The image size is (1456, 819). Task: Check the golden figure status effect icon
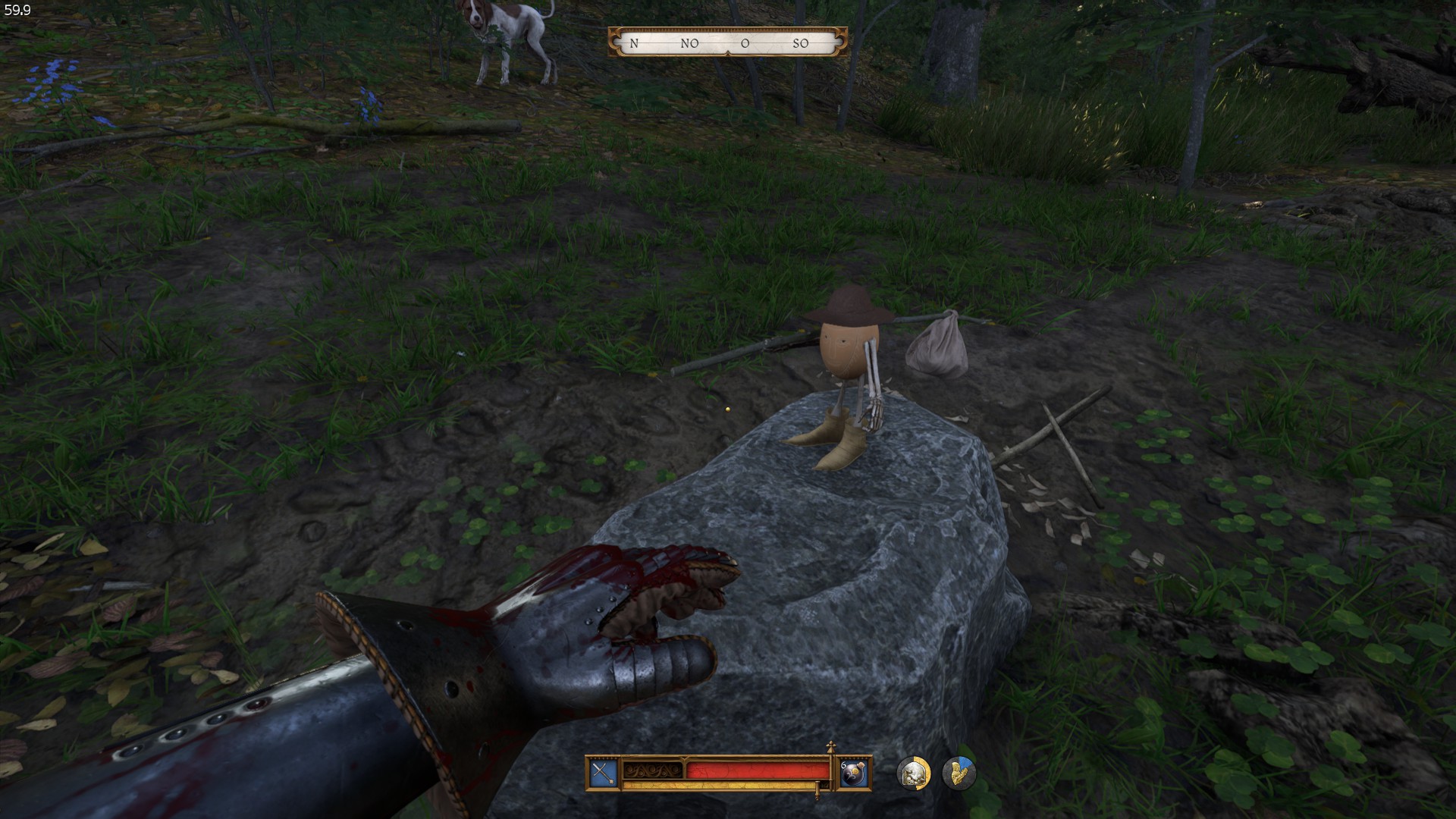[x=959, y=773]
